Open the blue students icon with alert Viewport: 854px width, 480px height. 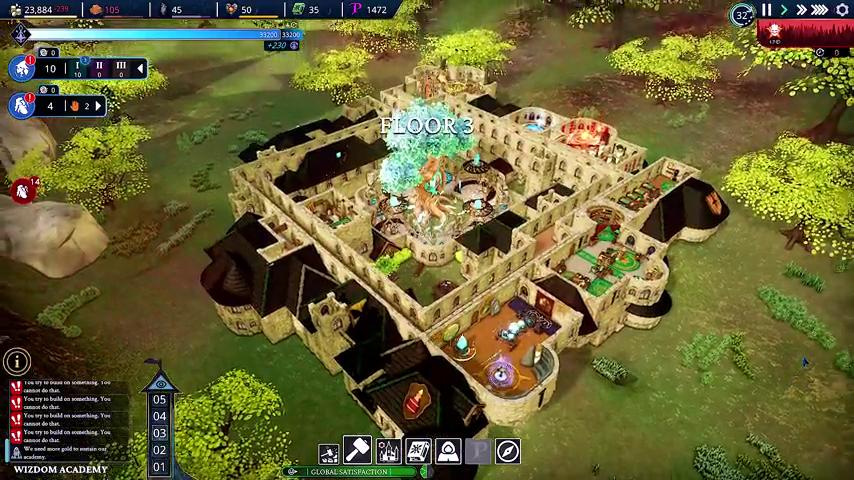21,69
